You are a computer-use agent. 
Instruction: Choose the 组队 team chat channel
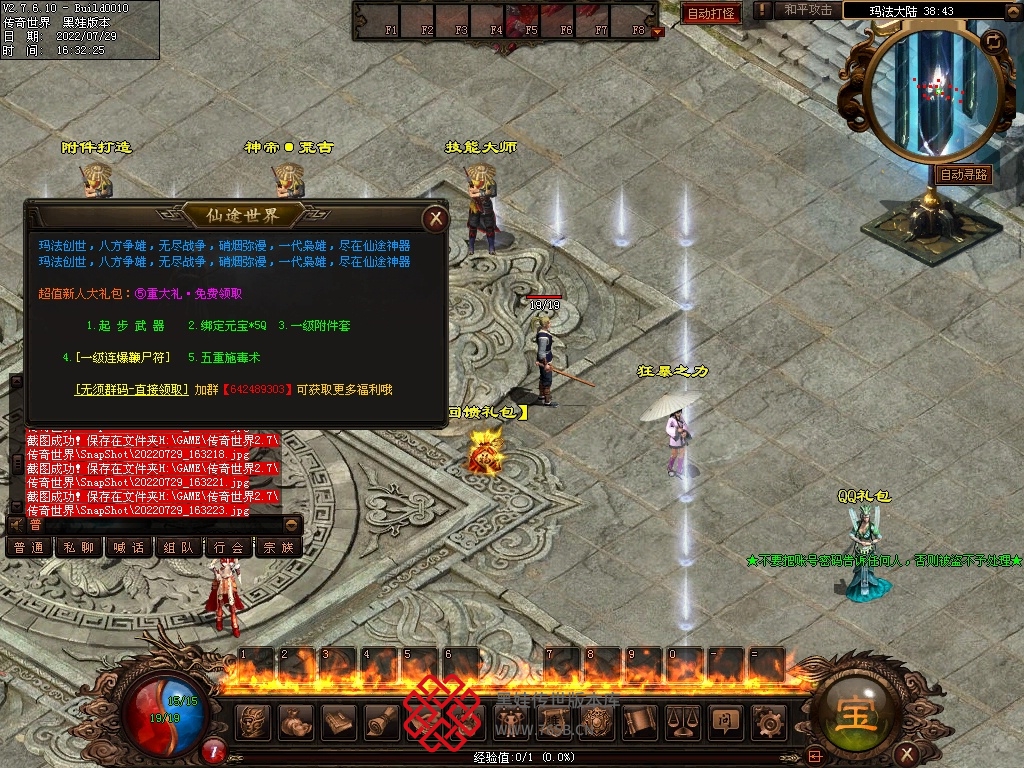click(x=178, y=548)
